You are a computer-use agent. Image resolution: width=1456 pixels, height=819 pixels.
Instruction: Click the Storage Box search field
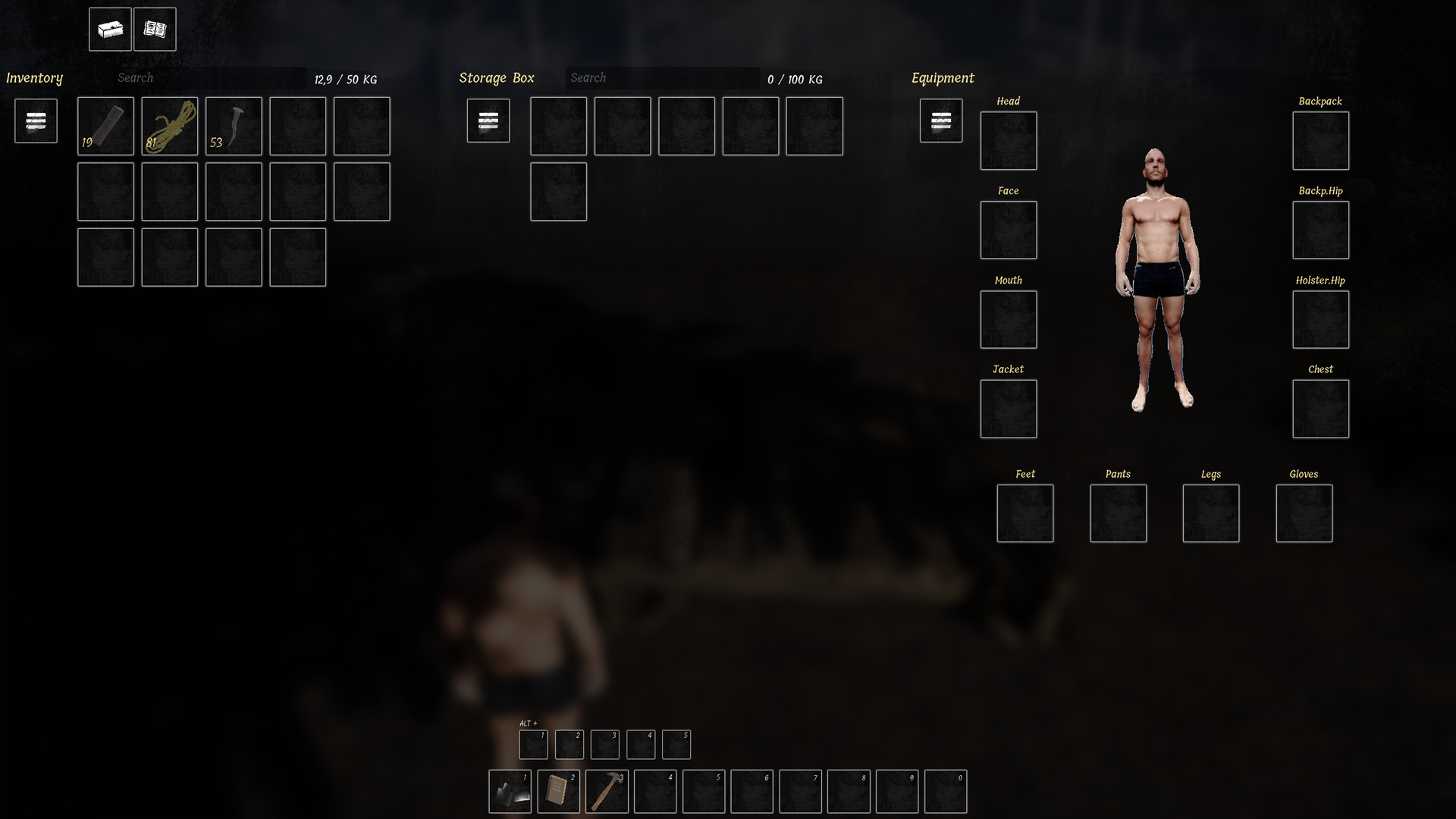(x=663, y=77)
